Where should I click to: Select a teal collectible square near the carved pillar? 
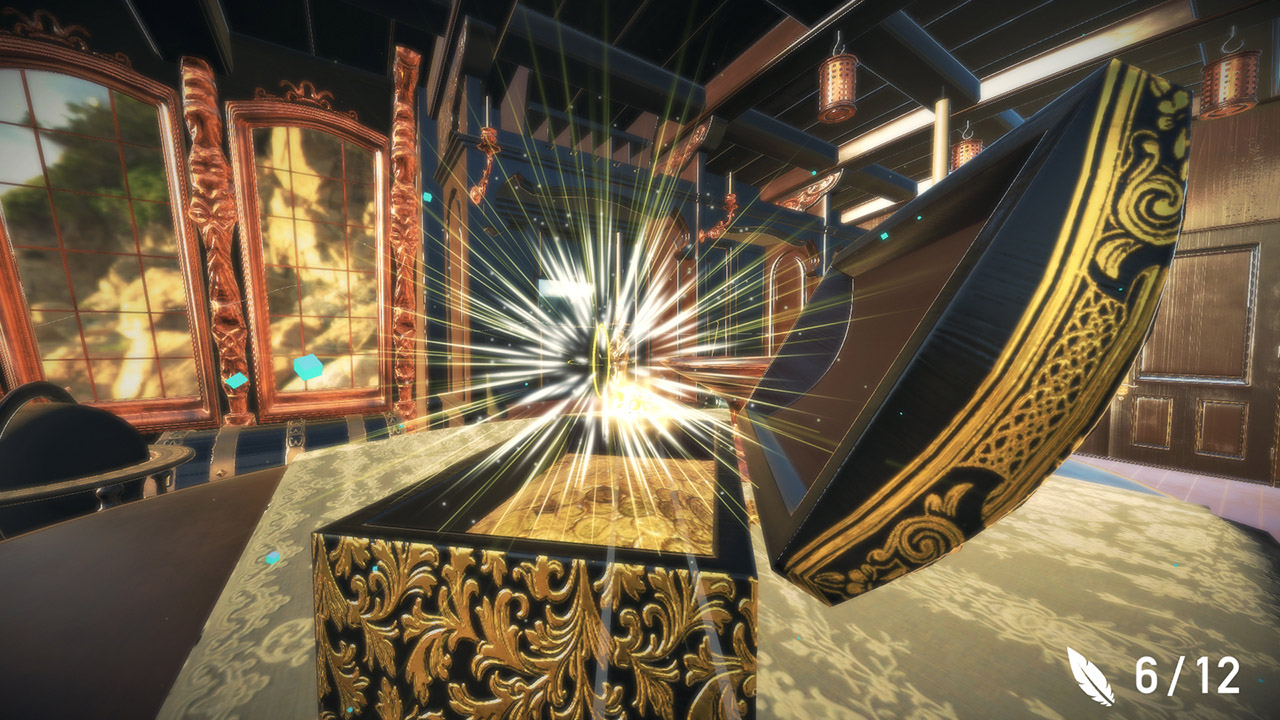(237, 380)
